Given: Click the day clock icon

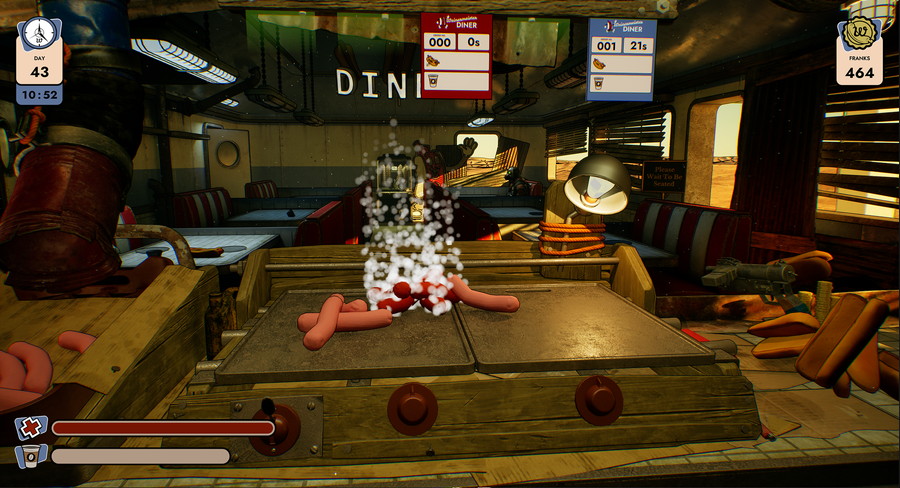Looking at the screenshot, I should click(x=39, y=32).
